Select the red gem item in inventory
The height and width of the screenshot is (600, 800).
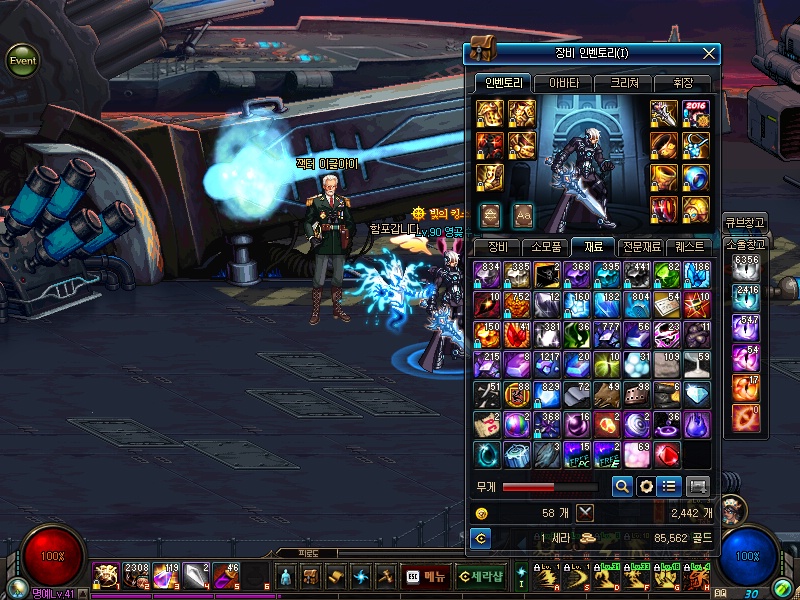point(667,455)
